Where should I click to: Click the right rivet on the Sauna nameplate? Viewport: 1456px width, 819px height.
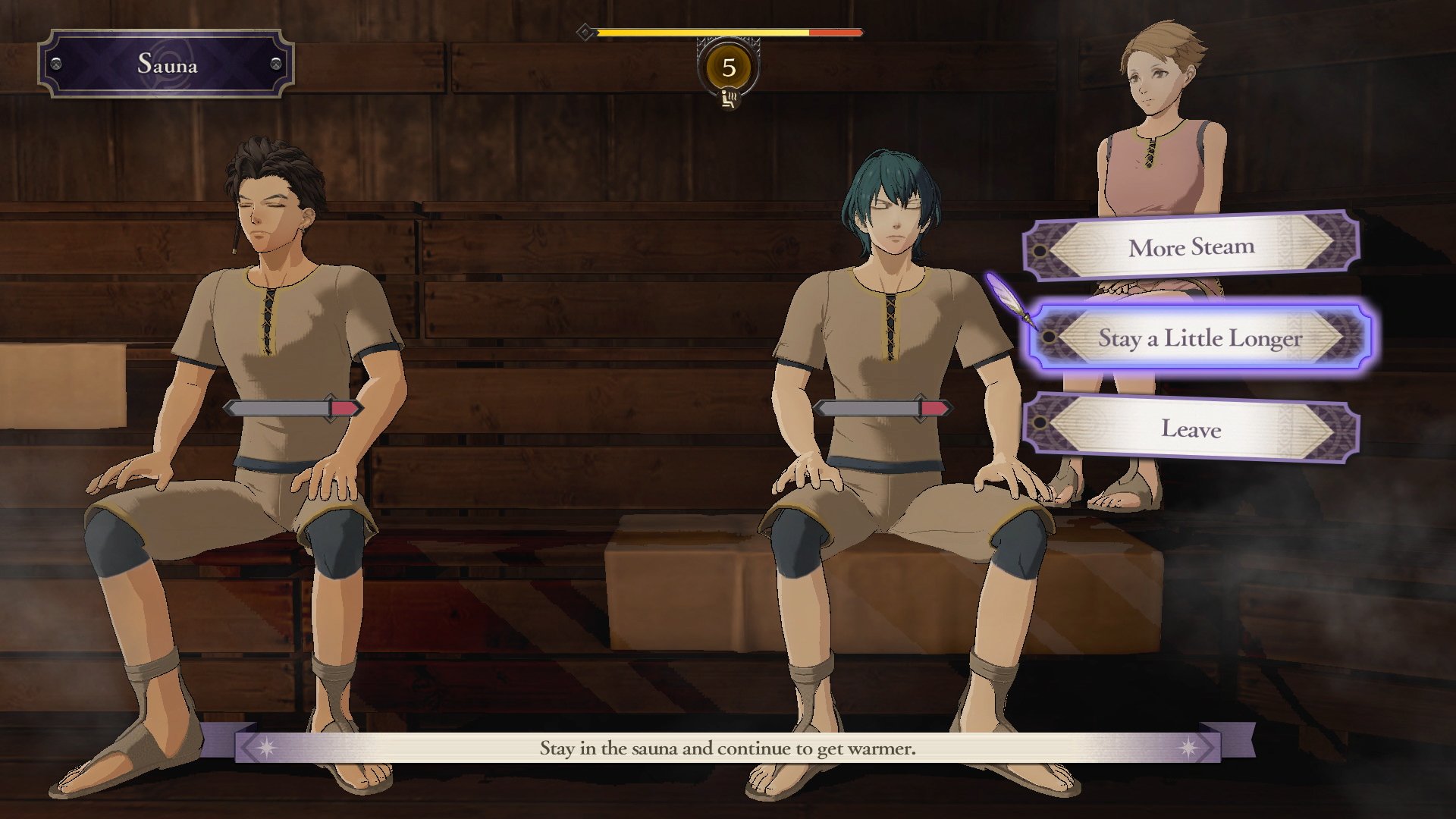(278, 64)
